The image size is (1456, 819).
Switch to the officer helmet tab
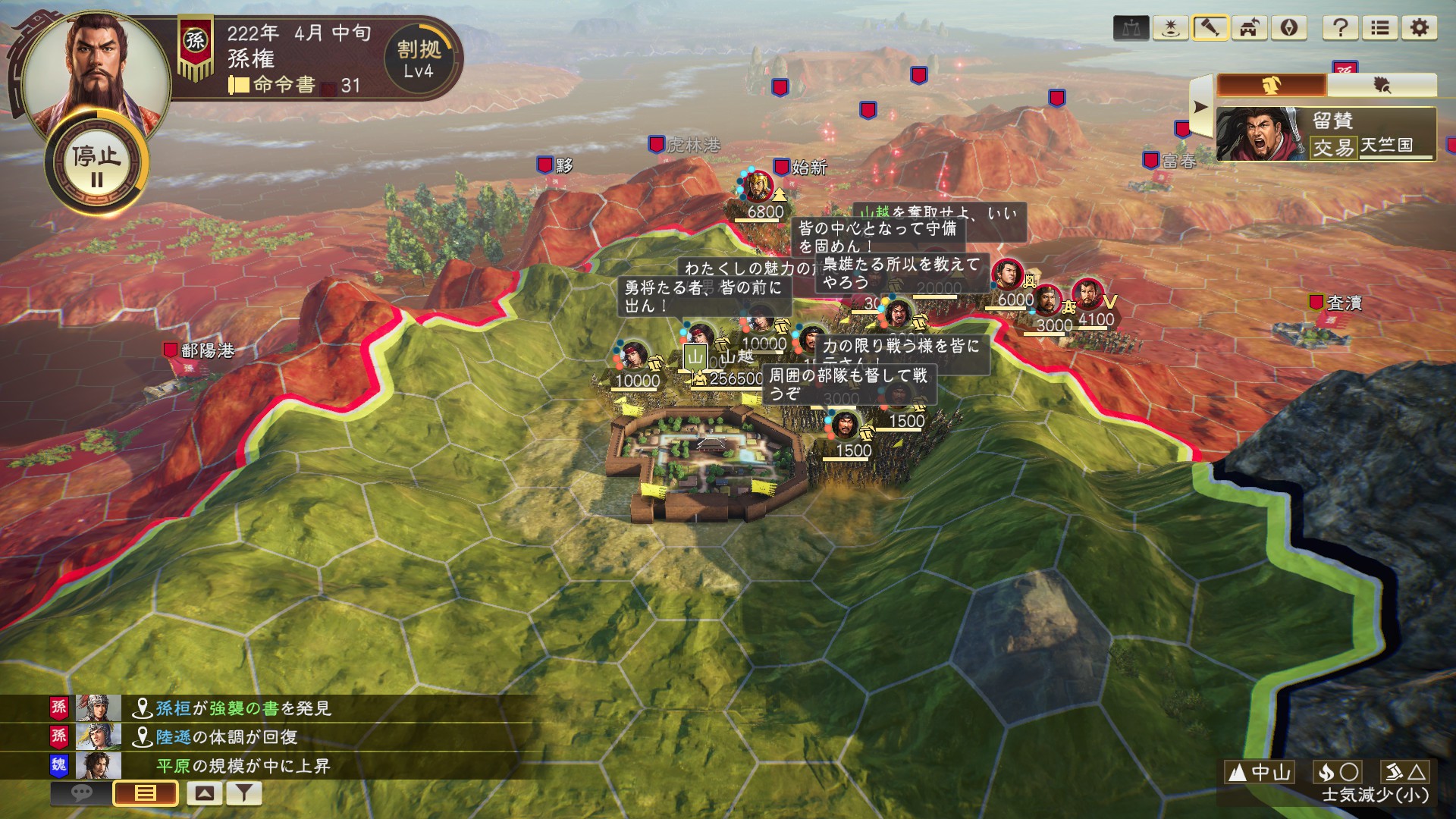1272,86
